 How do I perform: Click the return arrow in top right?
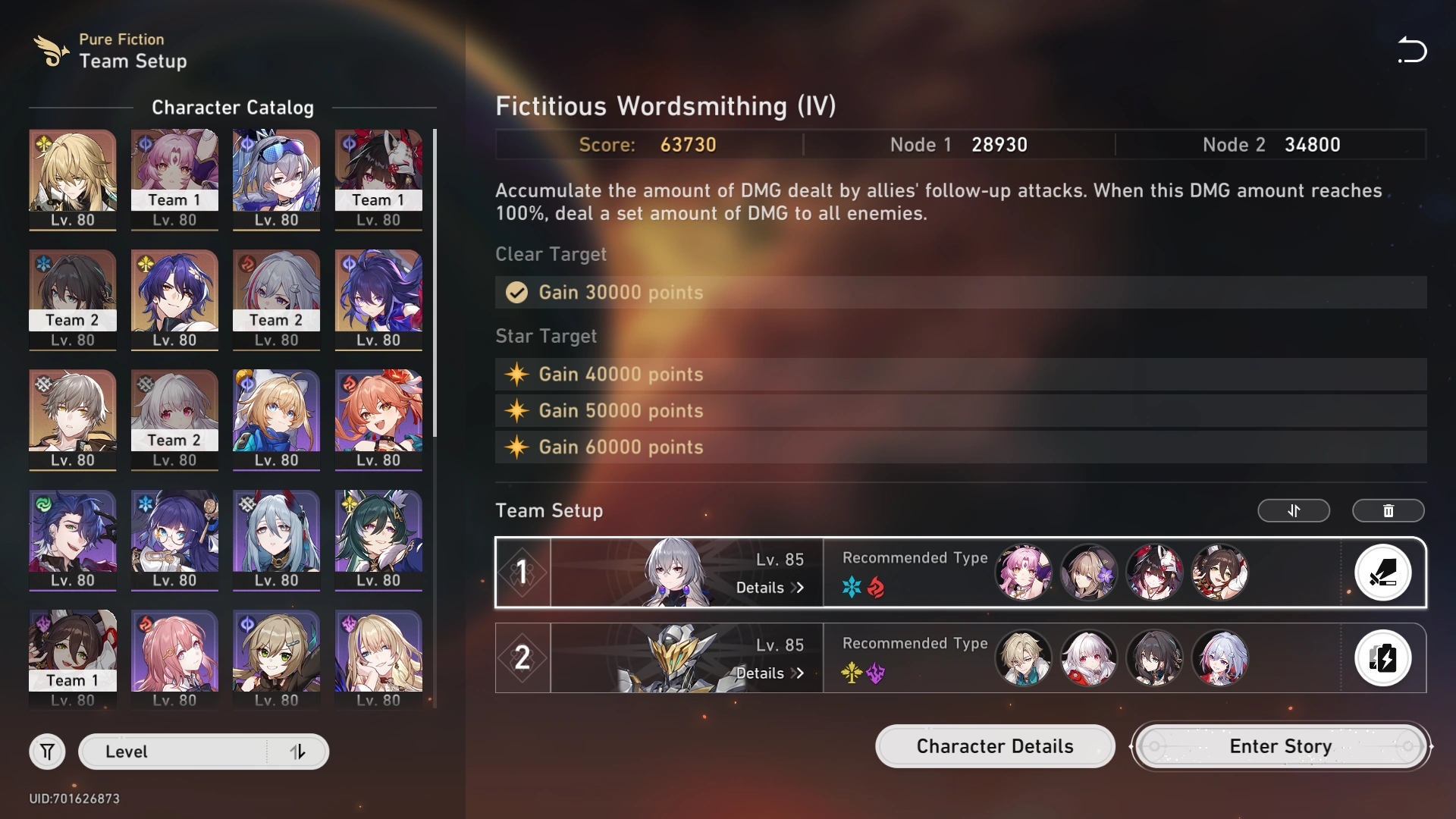[1412, 50]
